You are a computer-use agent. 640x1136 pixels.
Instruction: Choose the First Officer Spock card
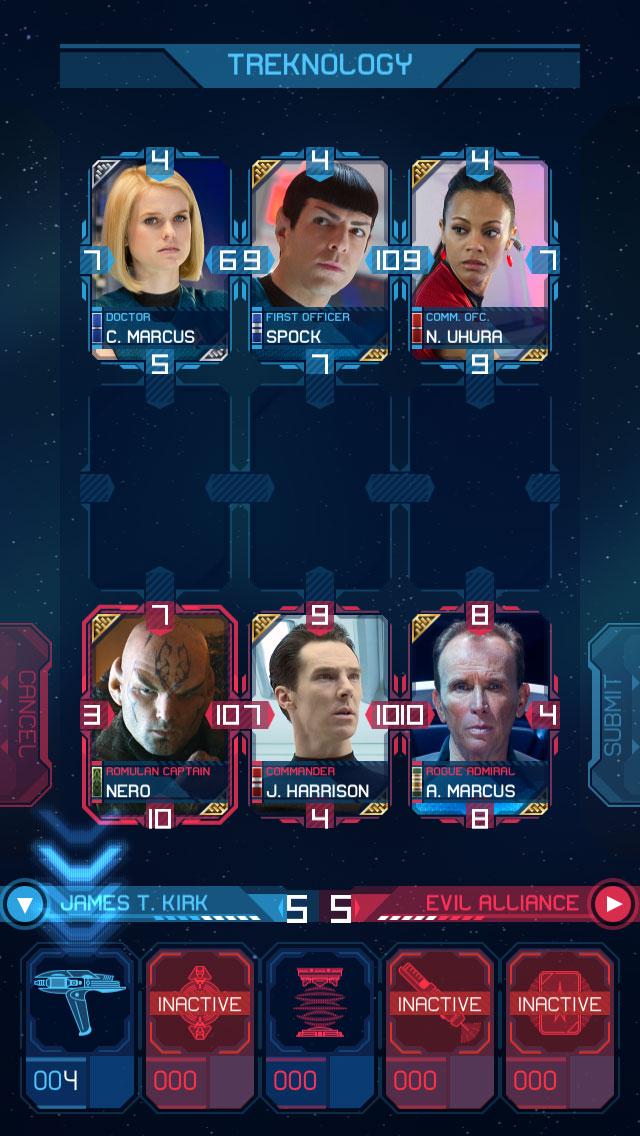tap(319, 258)
